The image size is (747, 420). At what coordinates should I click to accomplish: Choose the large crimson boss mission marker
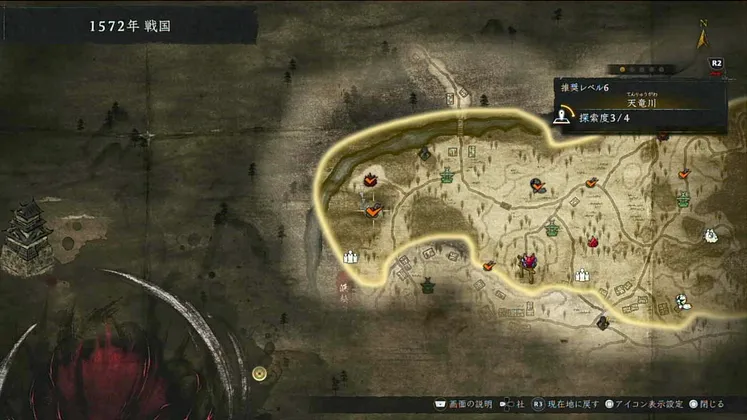527,262
